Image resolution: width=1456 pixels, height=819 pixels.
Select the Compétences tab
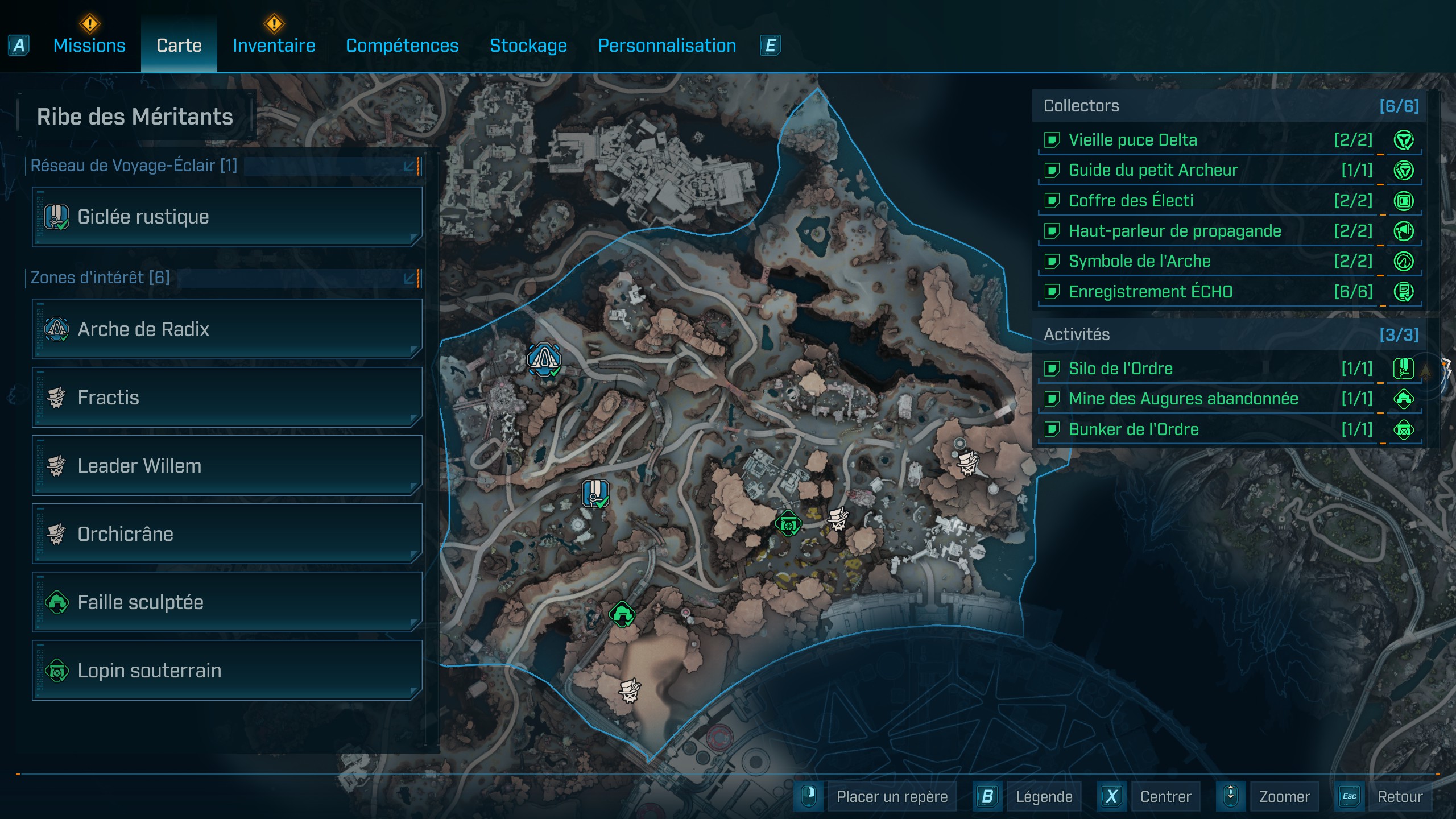tap(402, 45)
